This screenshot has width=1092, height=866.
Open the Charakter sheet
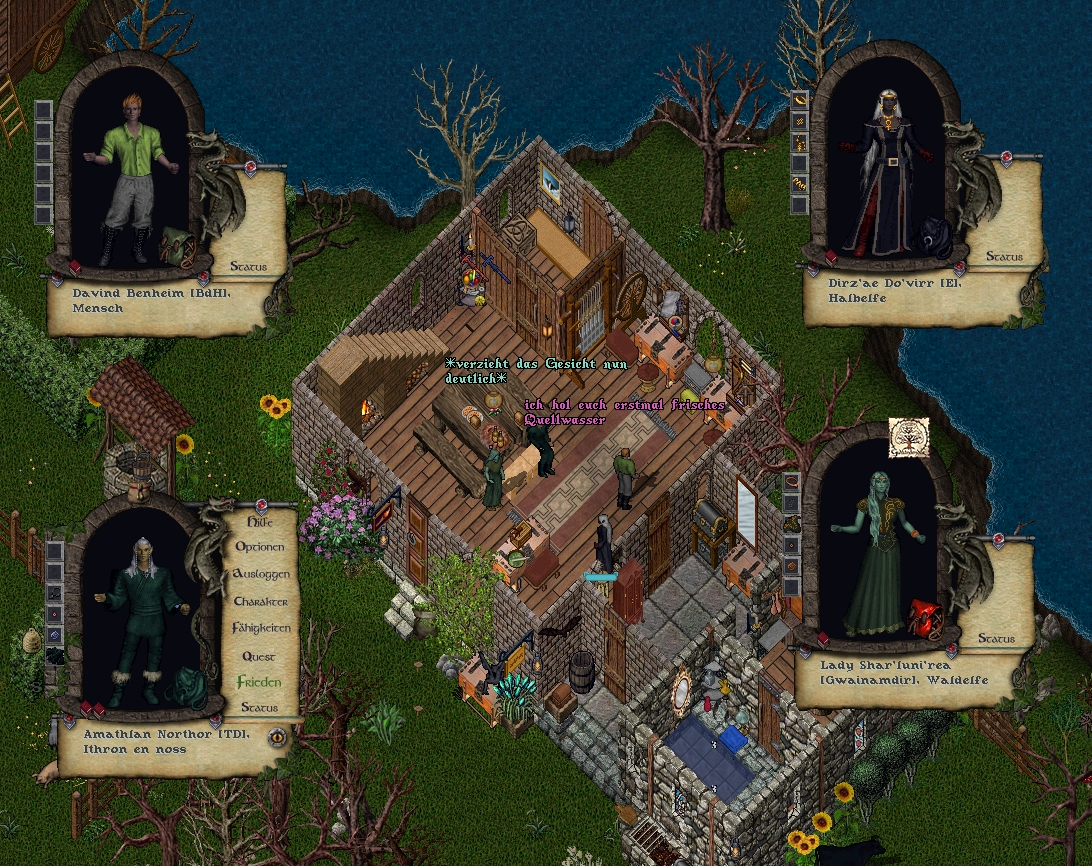[260, 601]
